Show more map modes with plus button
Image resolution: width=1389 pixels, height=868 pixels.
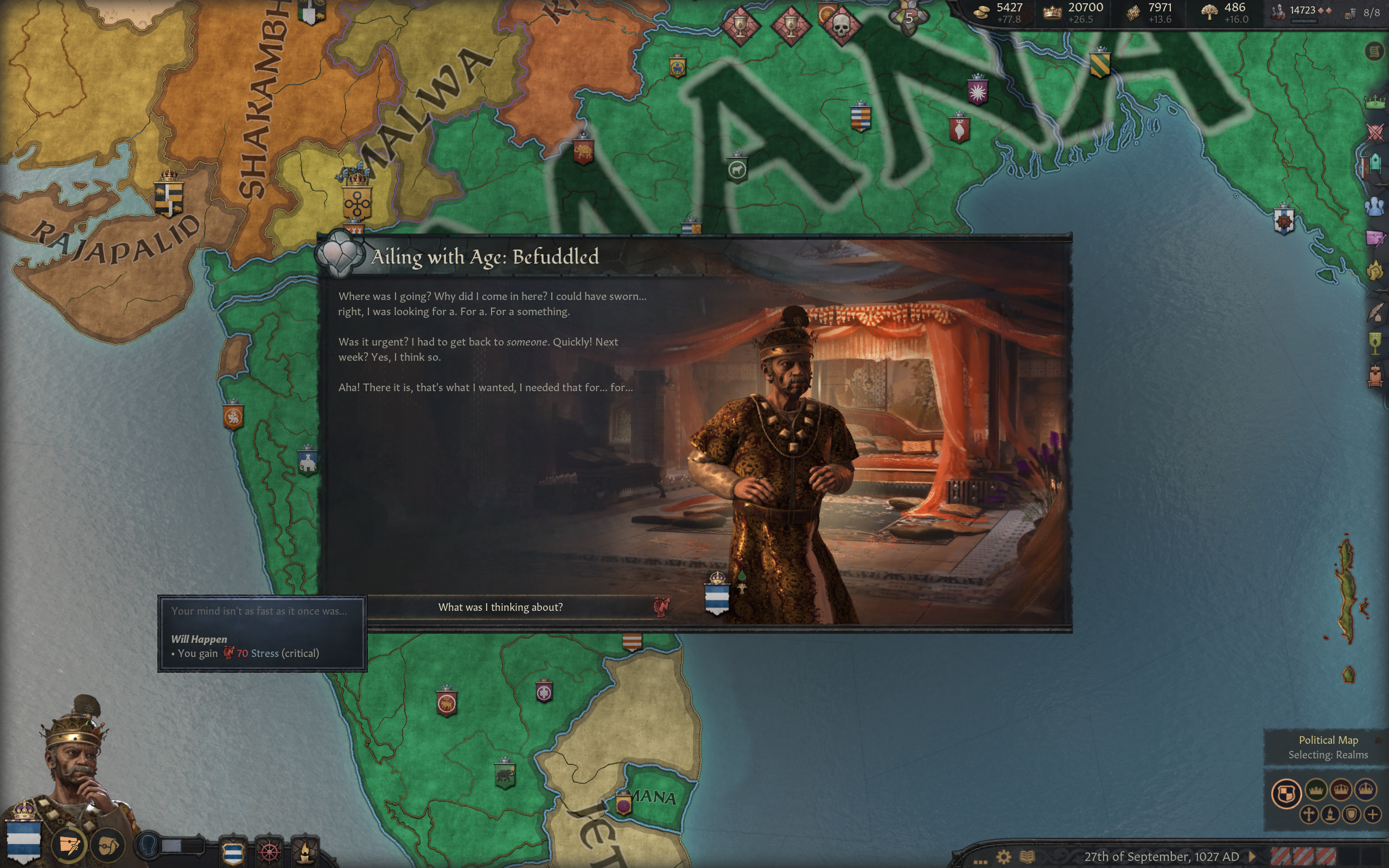(x=1372, y=815)
